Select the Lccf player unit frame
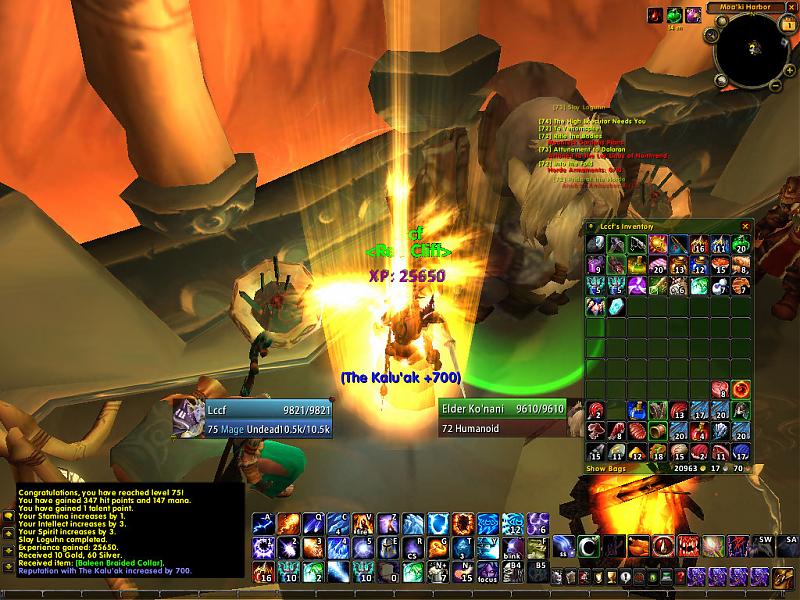Viewport: 800px width, 600px height. [249, 417]
